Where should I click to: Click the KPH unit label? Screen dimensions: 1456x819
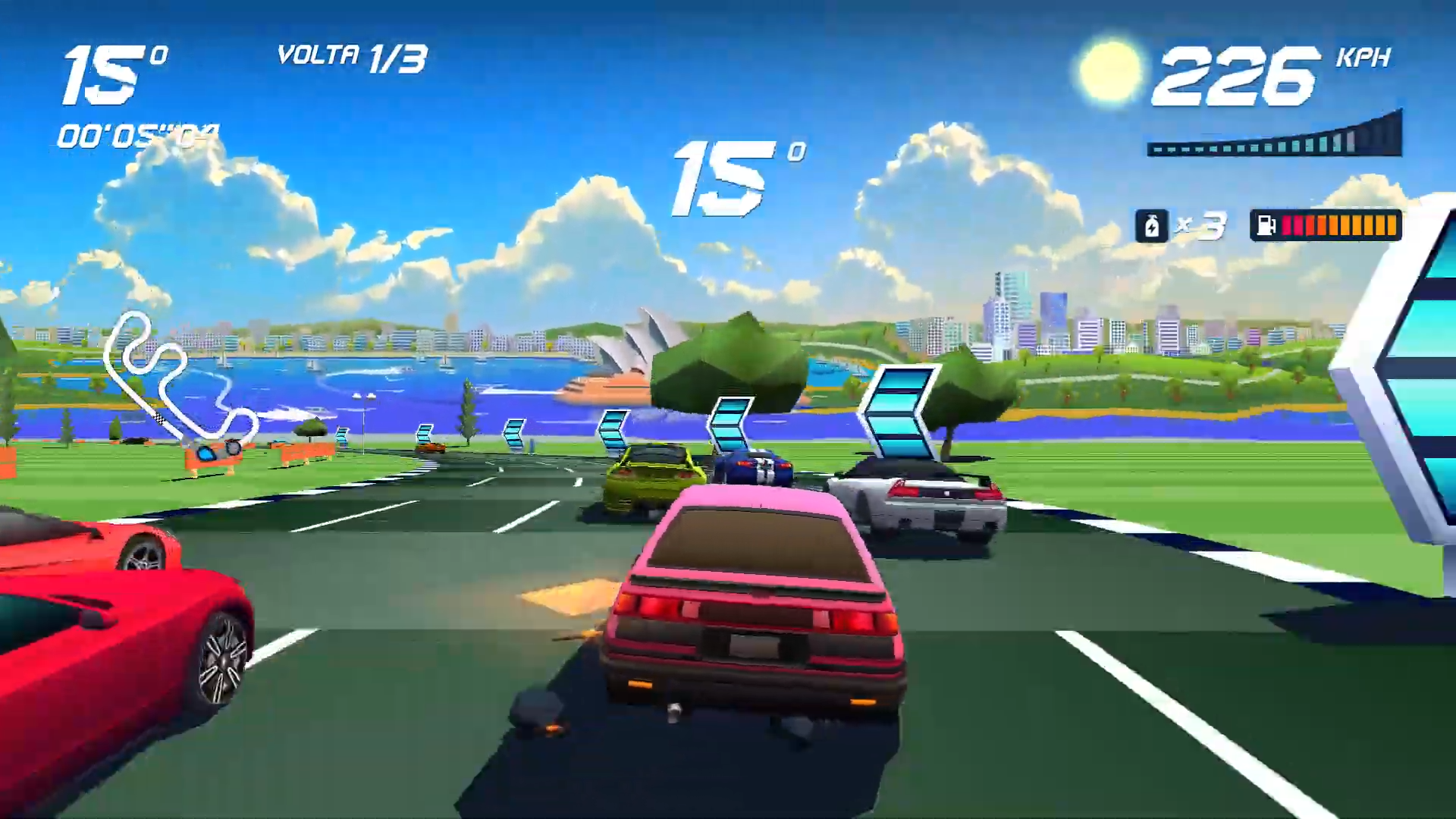pos(1361,59)
